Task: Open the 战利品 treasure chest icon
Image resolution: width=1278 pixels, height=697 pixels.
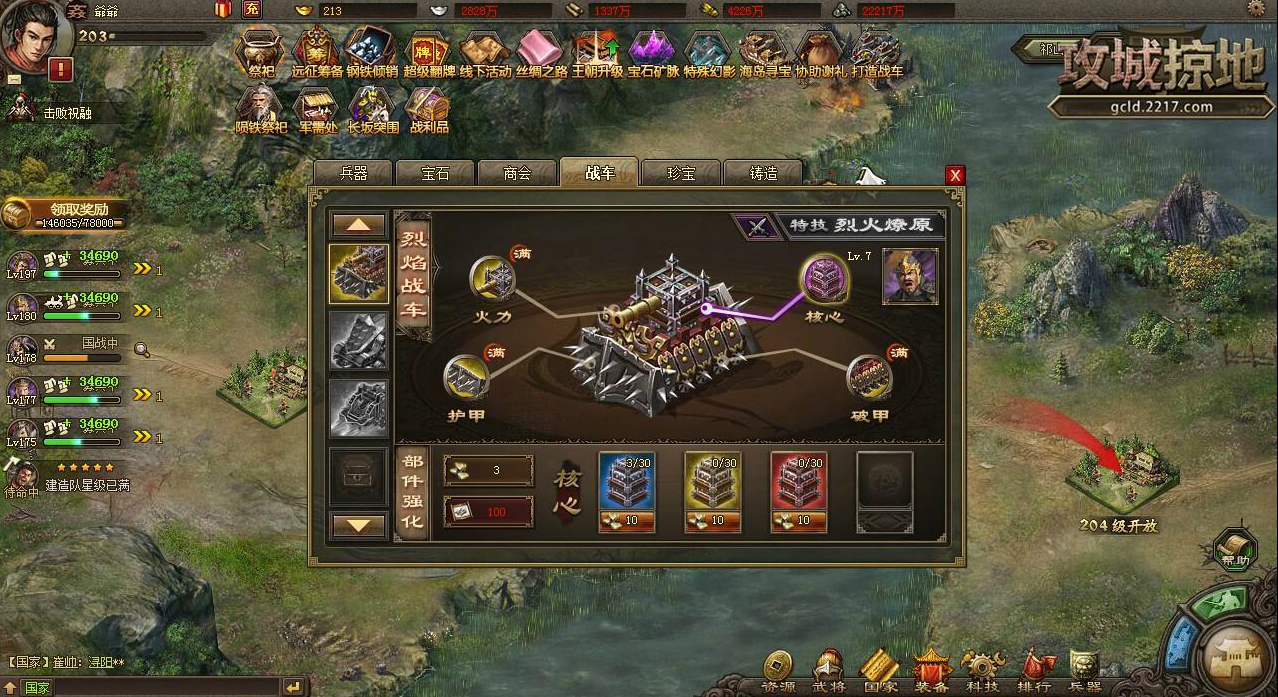Action: (x=428, y=107)
